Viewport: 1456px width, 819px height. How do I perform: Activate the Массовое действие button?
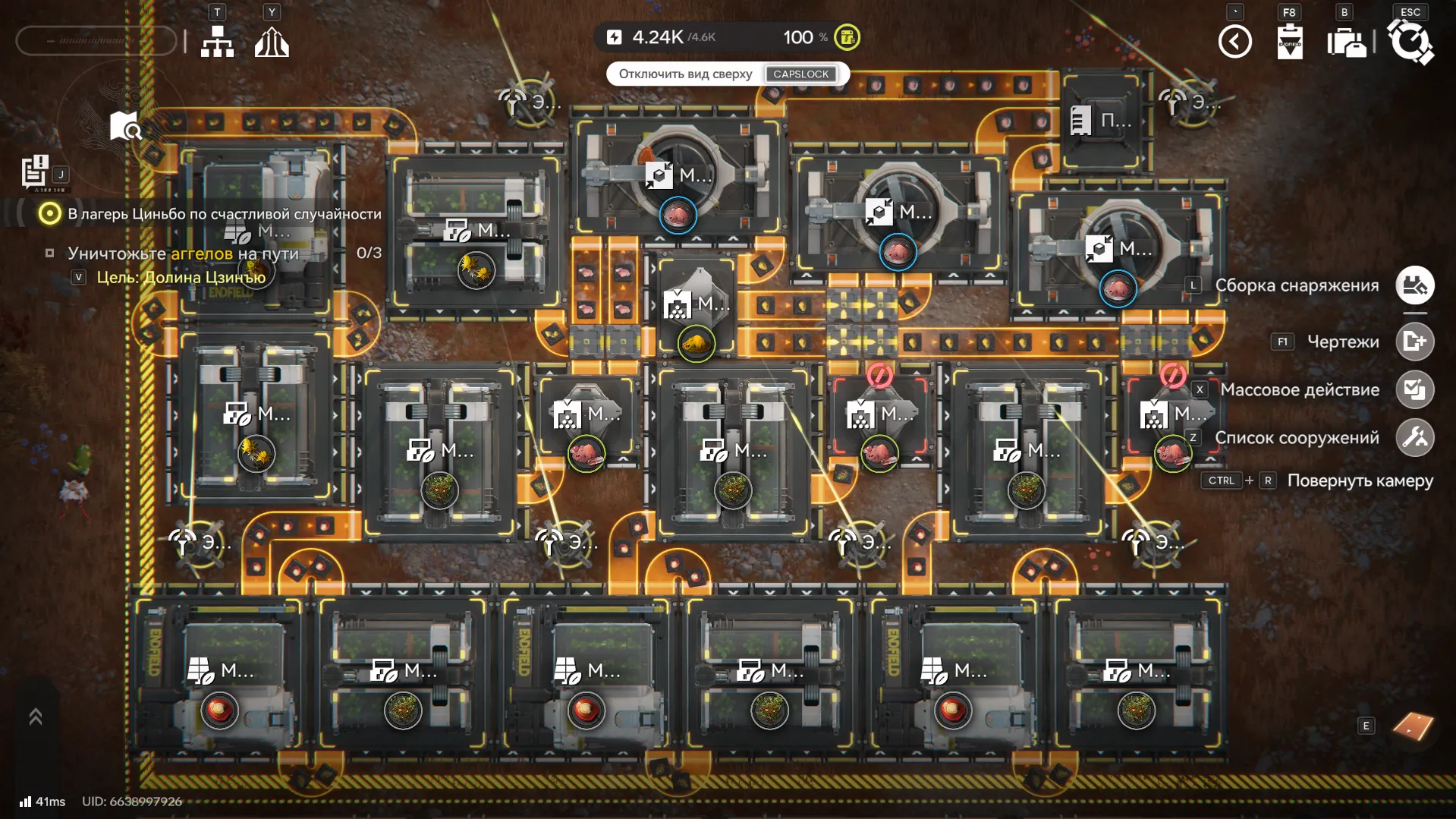pos(1414,389)
